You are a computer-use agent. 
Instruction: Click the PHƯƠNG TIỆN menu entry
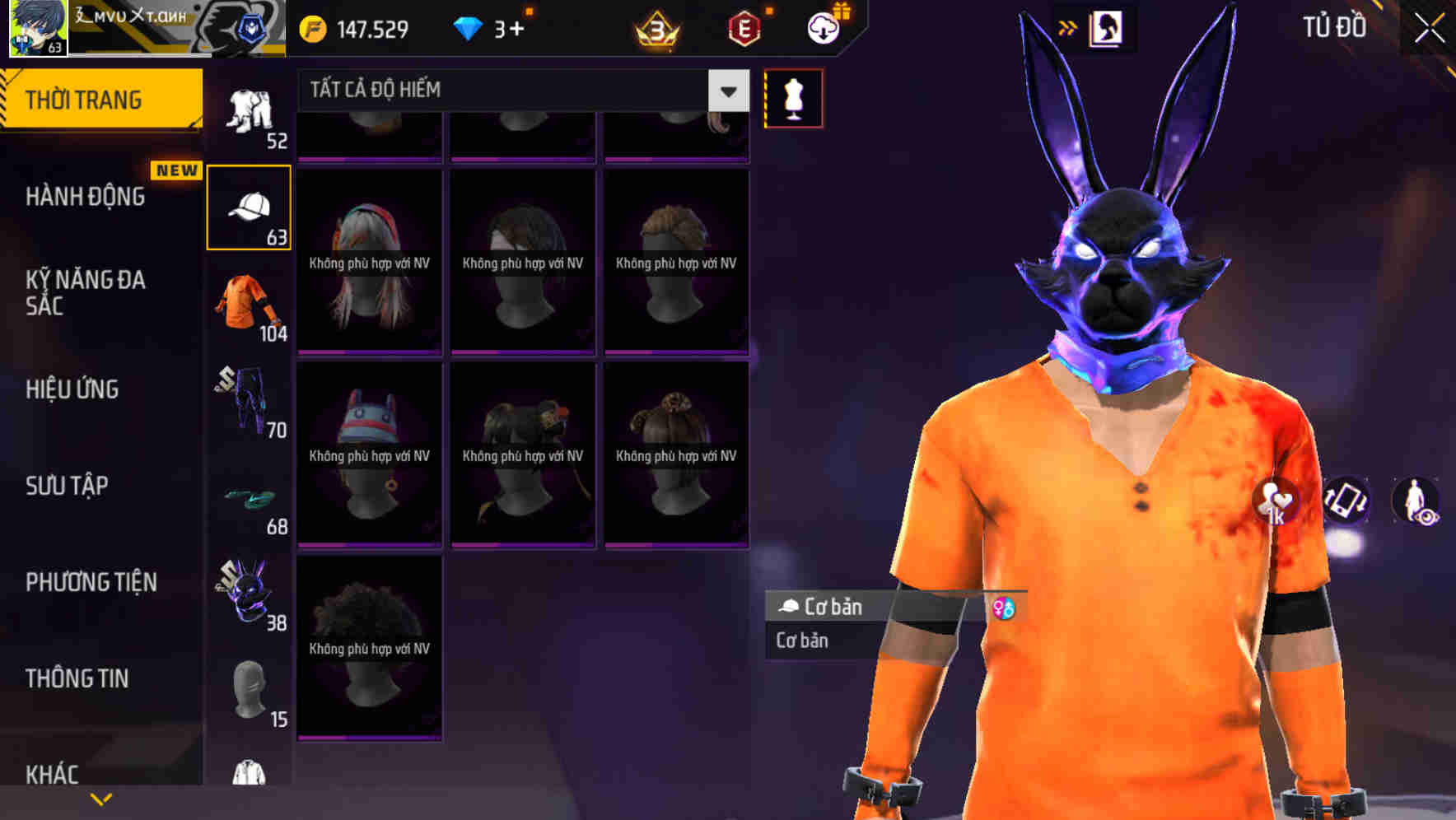point(91,582)
